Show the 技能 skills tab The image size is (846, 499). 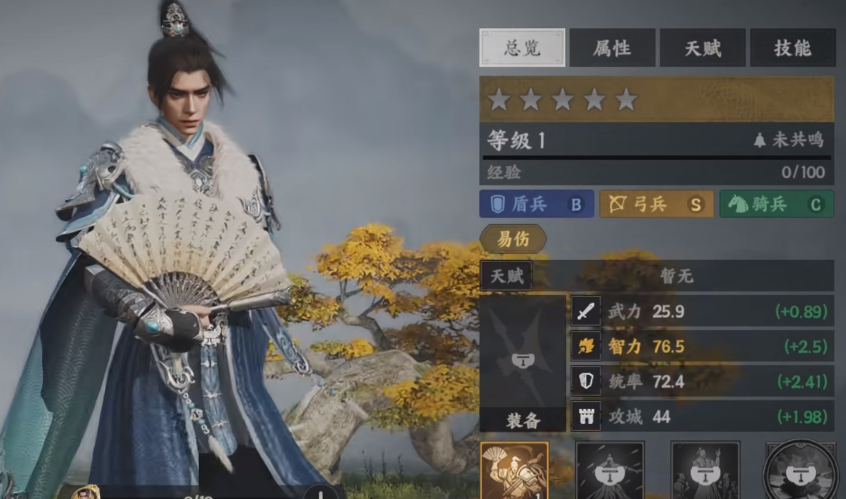click(792, 47)
